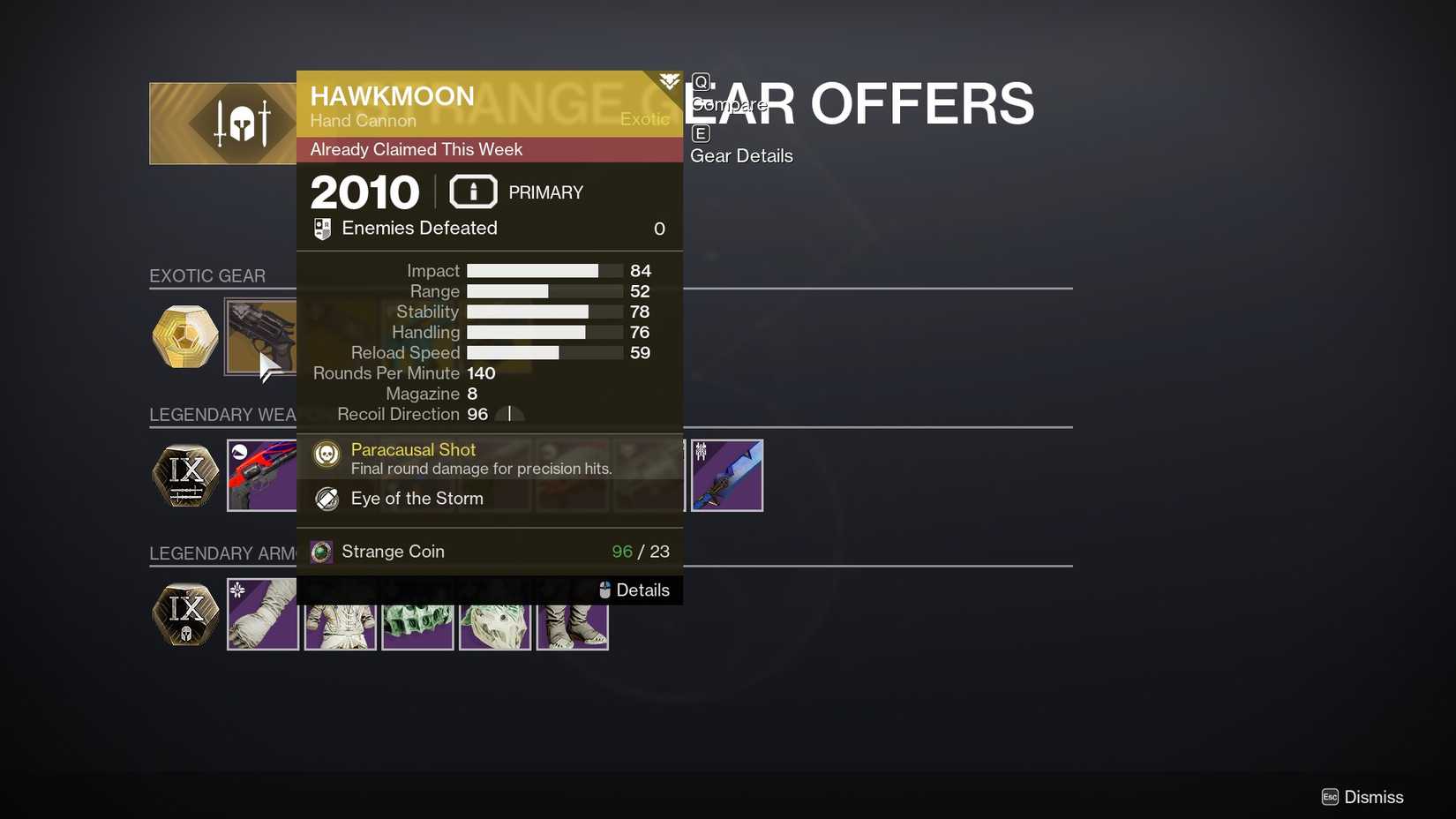This screenshot has height=819, width=1456.
Task: Click the Q key prompt for Compare
Action: point(701,80)
